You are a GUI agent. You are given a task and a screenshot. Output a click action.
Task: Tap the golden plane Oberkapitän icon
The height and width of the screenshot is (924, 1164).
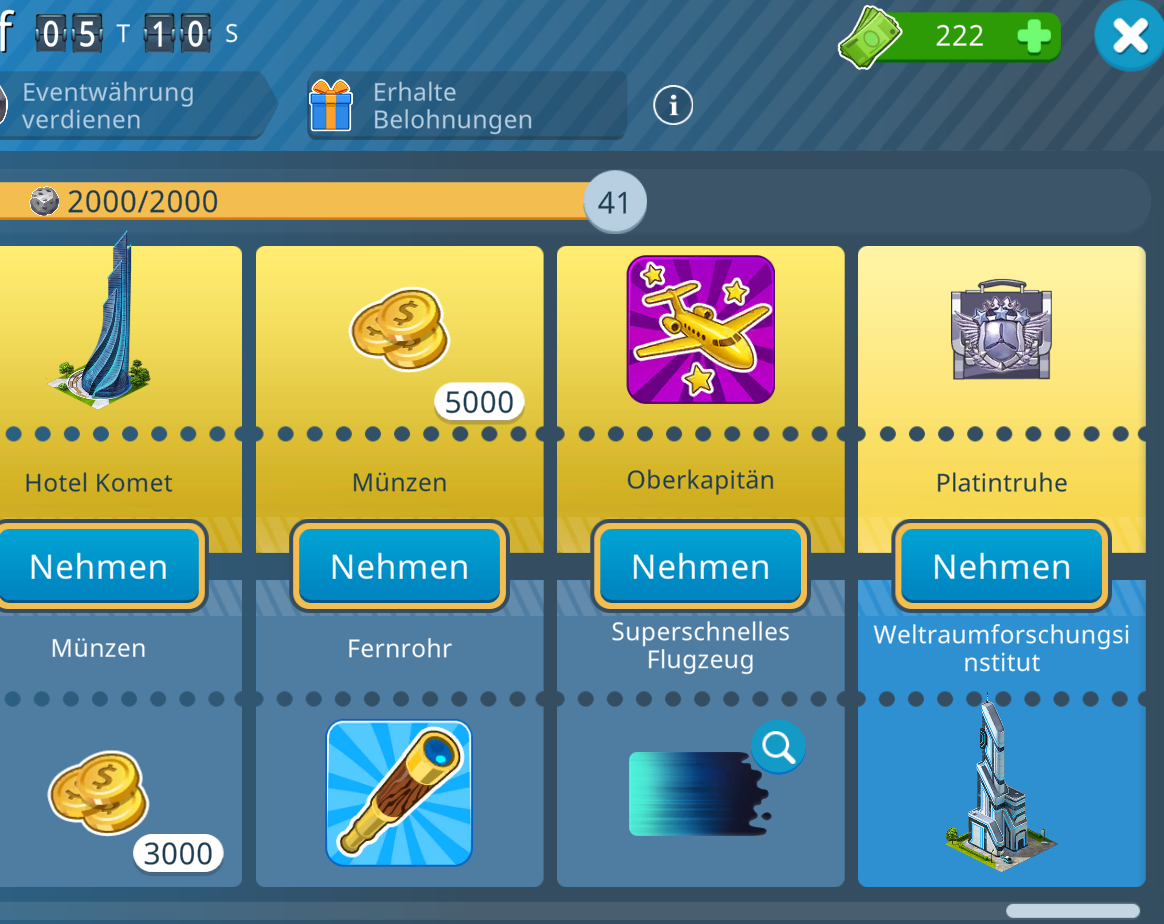[700, 329]
